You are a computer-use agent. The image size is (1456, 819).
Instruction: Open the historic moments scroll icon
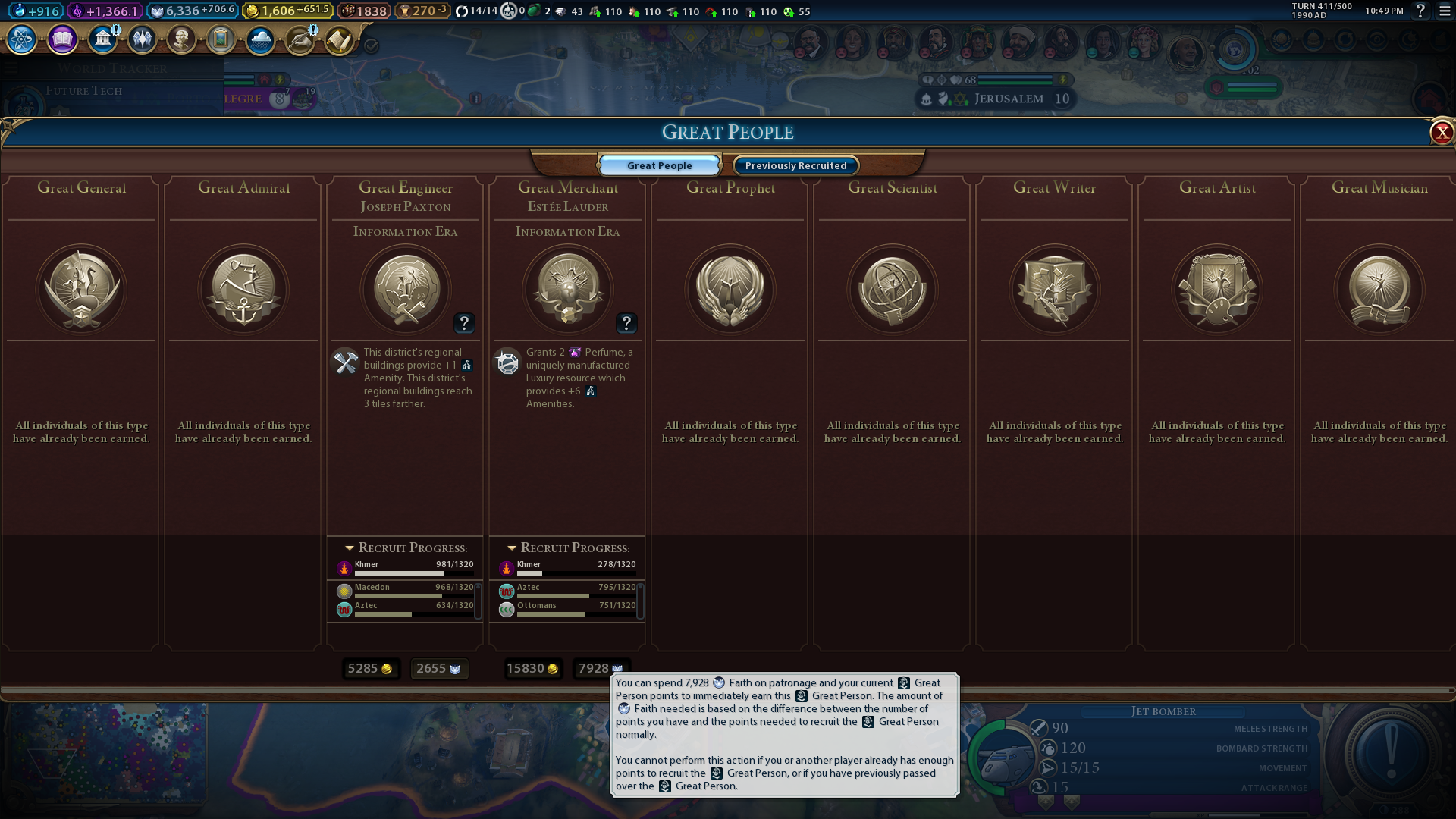pyautogui.click(x=339, y=39)
